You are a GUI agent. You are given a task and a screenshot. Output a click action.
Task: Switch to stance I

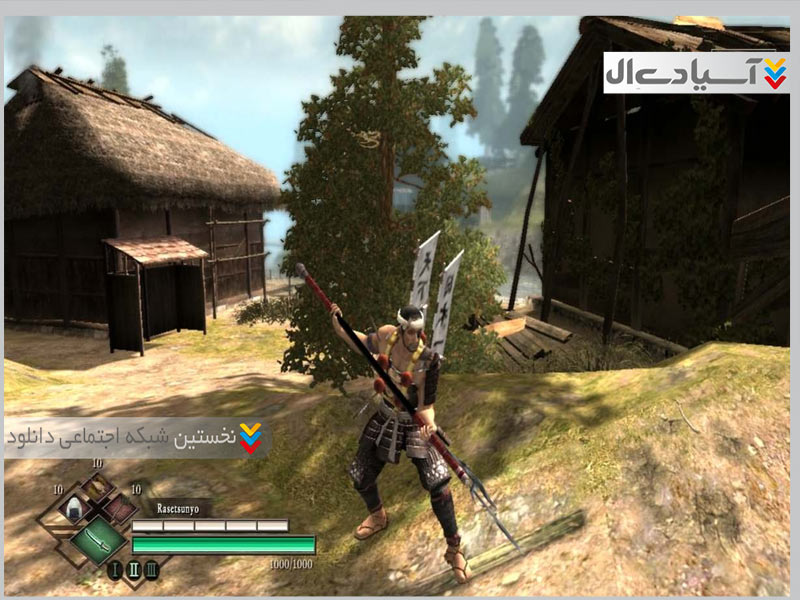(x=115, y=571)
